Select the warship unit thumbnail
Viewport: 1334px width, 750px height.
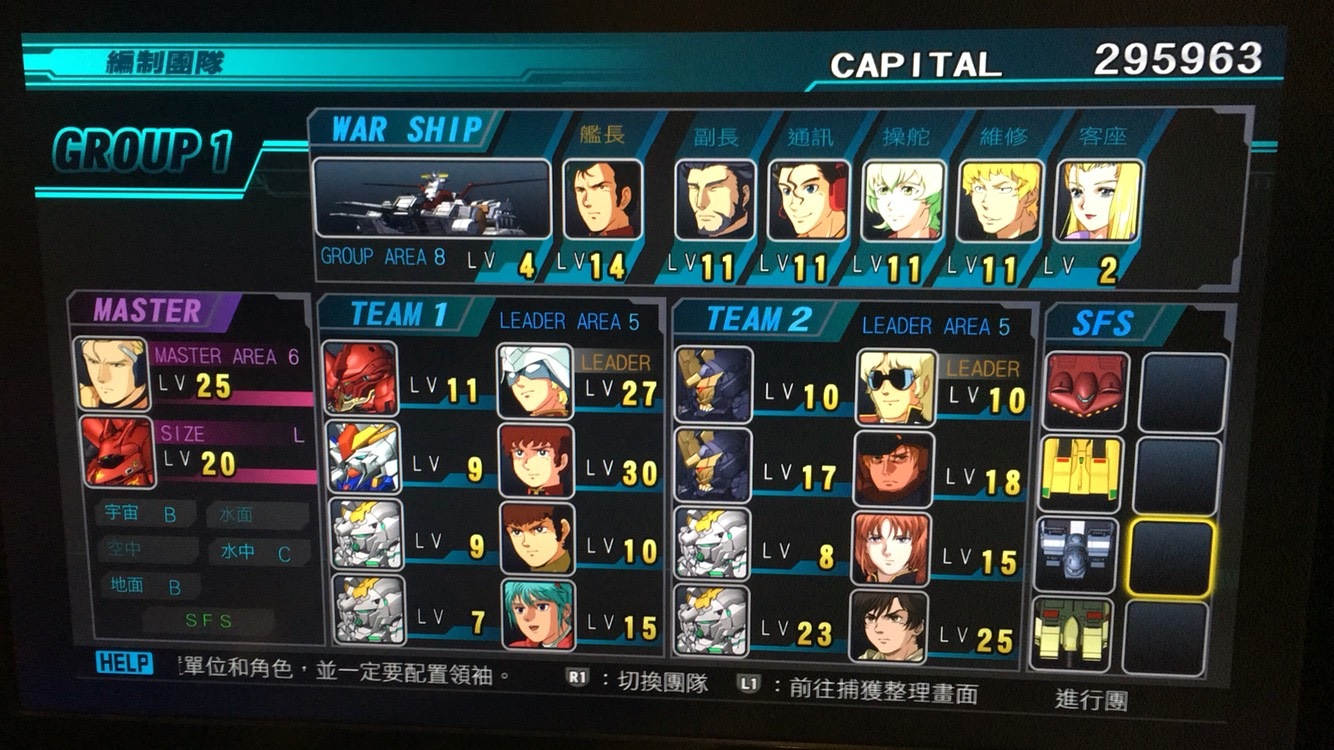tap(431, 199)
